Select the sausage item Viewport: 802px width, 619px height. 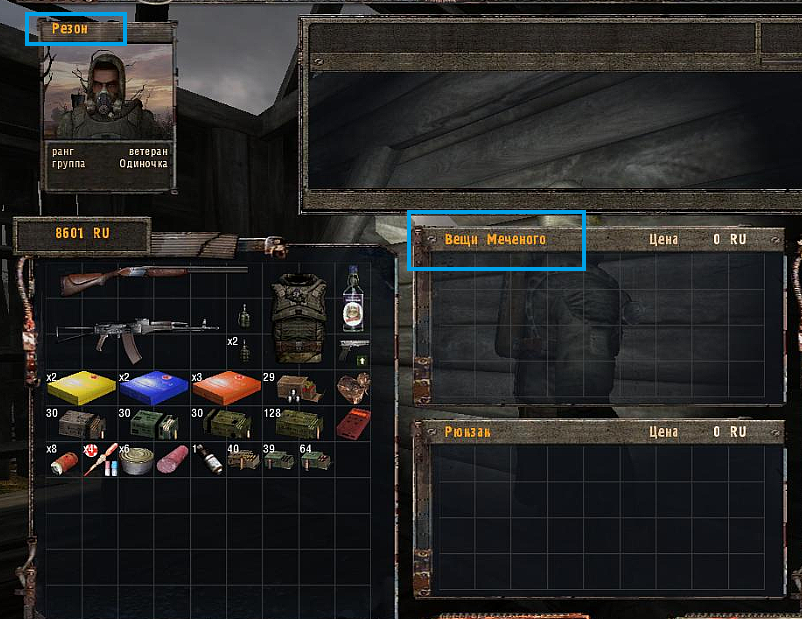tap(171, 459)
